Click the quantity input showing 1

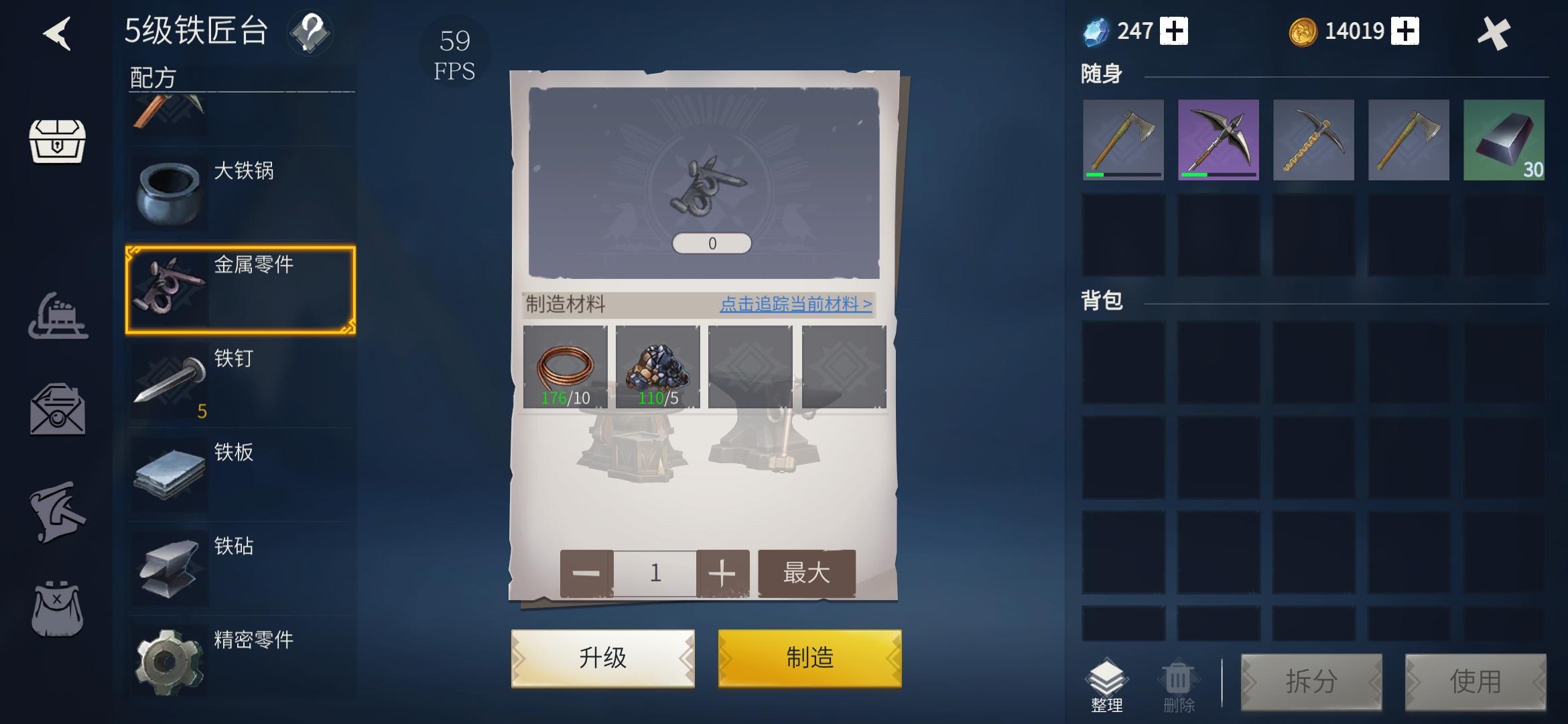[x=654, y=573]
